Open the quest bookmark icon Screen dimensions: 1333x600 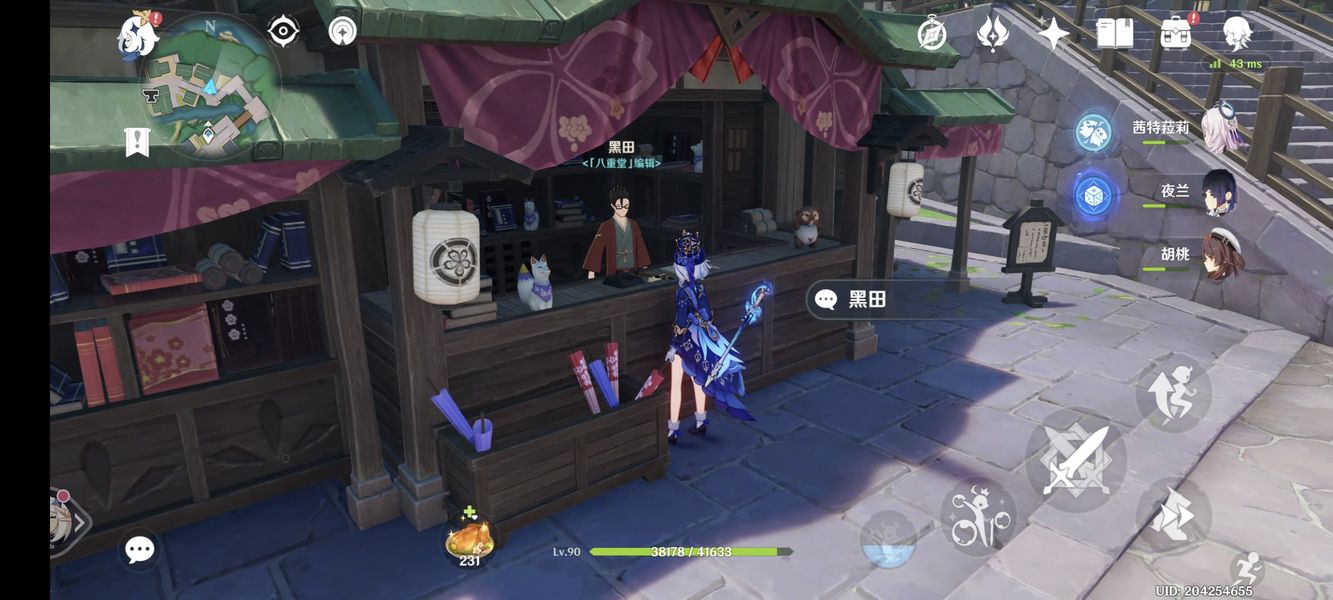137,143
